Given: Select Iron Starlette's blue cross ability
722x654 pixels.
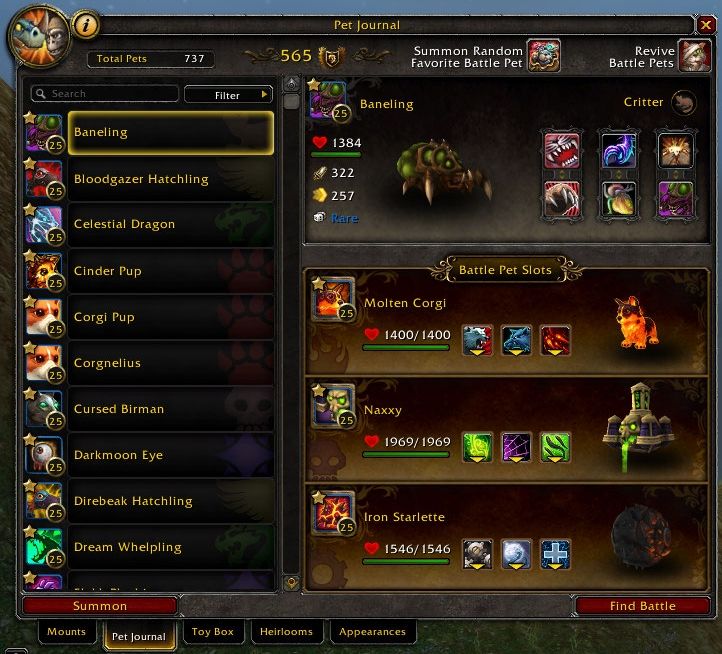Looking at the screenshot, I should pos(555,553).
